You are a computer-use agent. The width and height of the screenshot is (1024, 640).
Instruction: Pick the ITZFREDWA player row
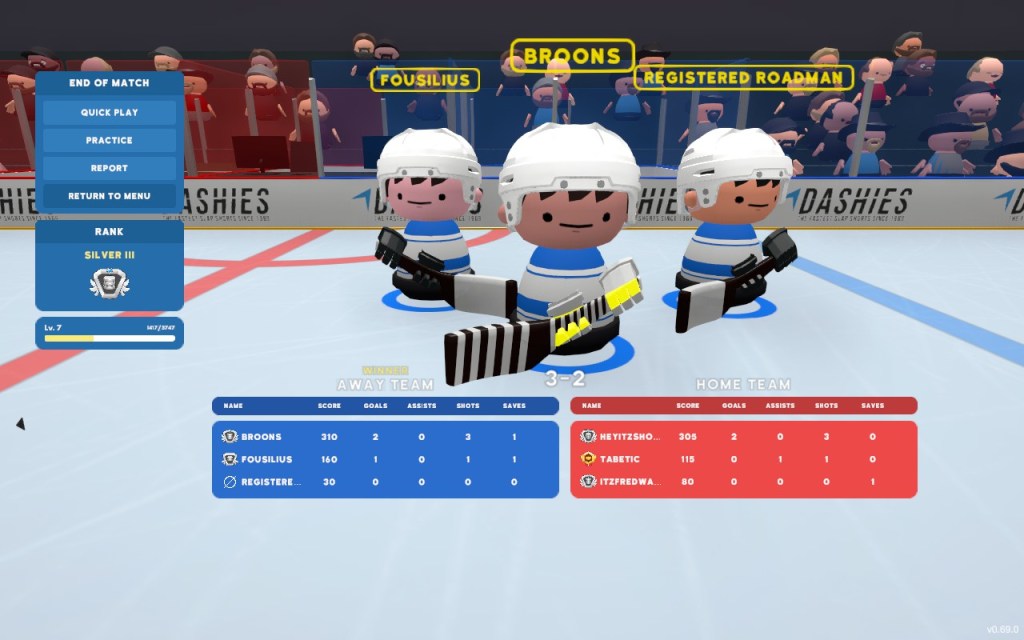[743, 482]
